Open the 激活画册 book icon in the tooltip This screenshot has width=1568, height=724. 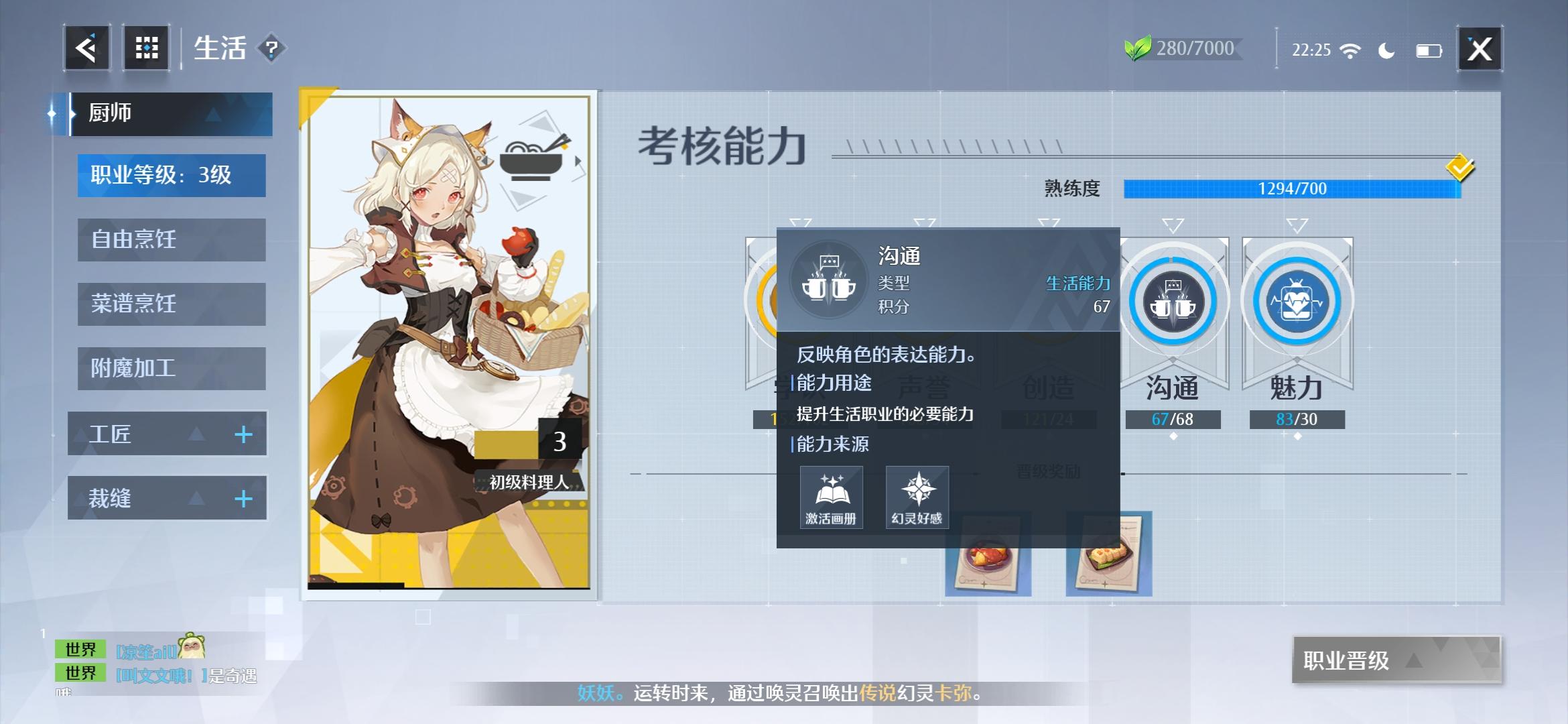point(831,496)
